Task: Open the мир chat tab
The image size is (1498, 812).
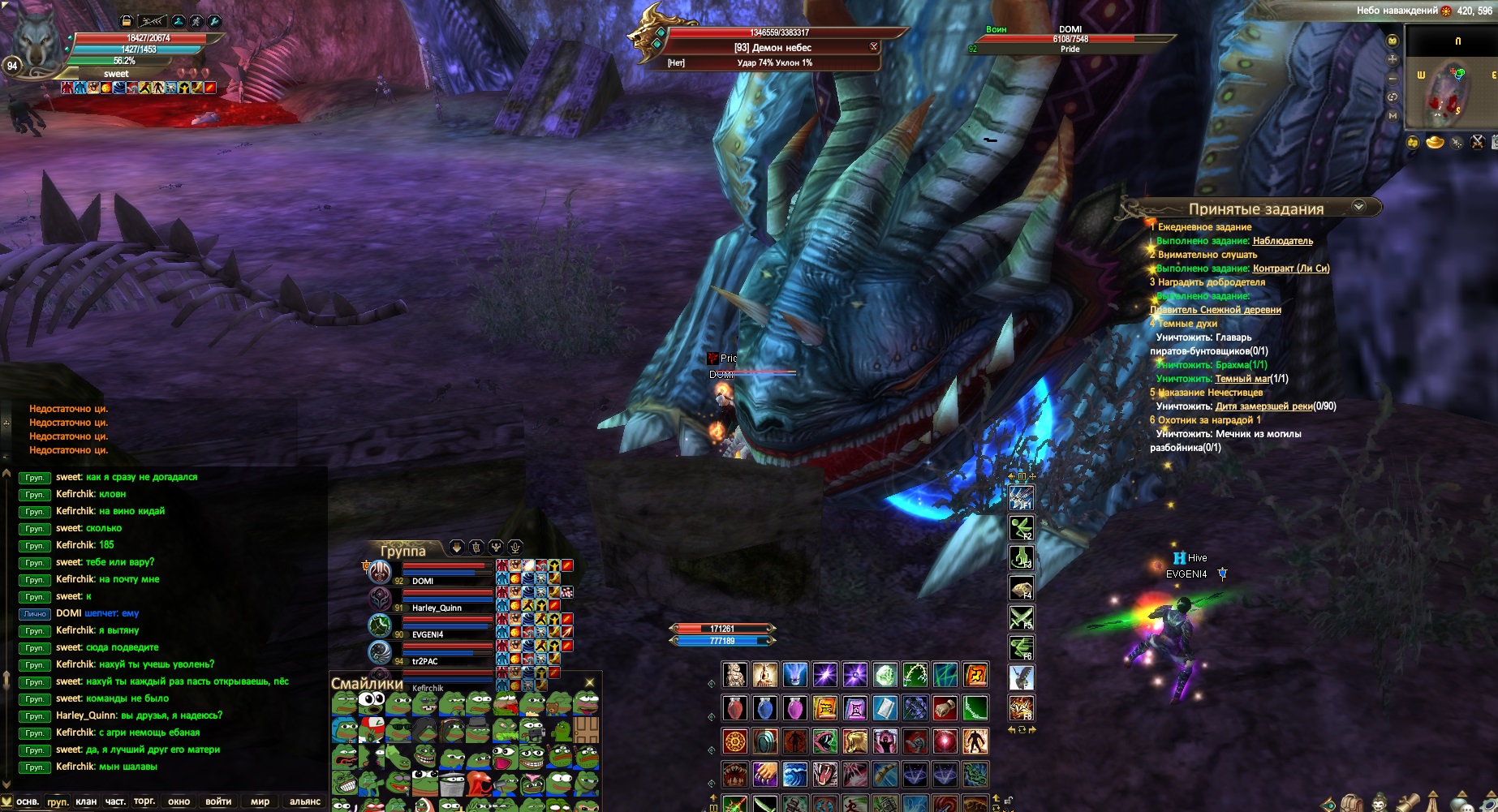Action: (260, 801)
